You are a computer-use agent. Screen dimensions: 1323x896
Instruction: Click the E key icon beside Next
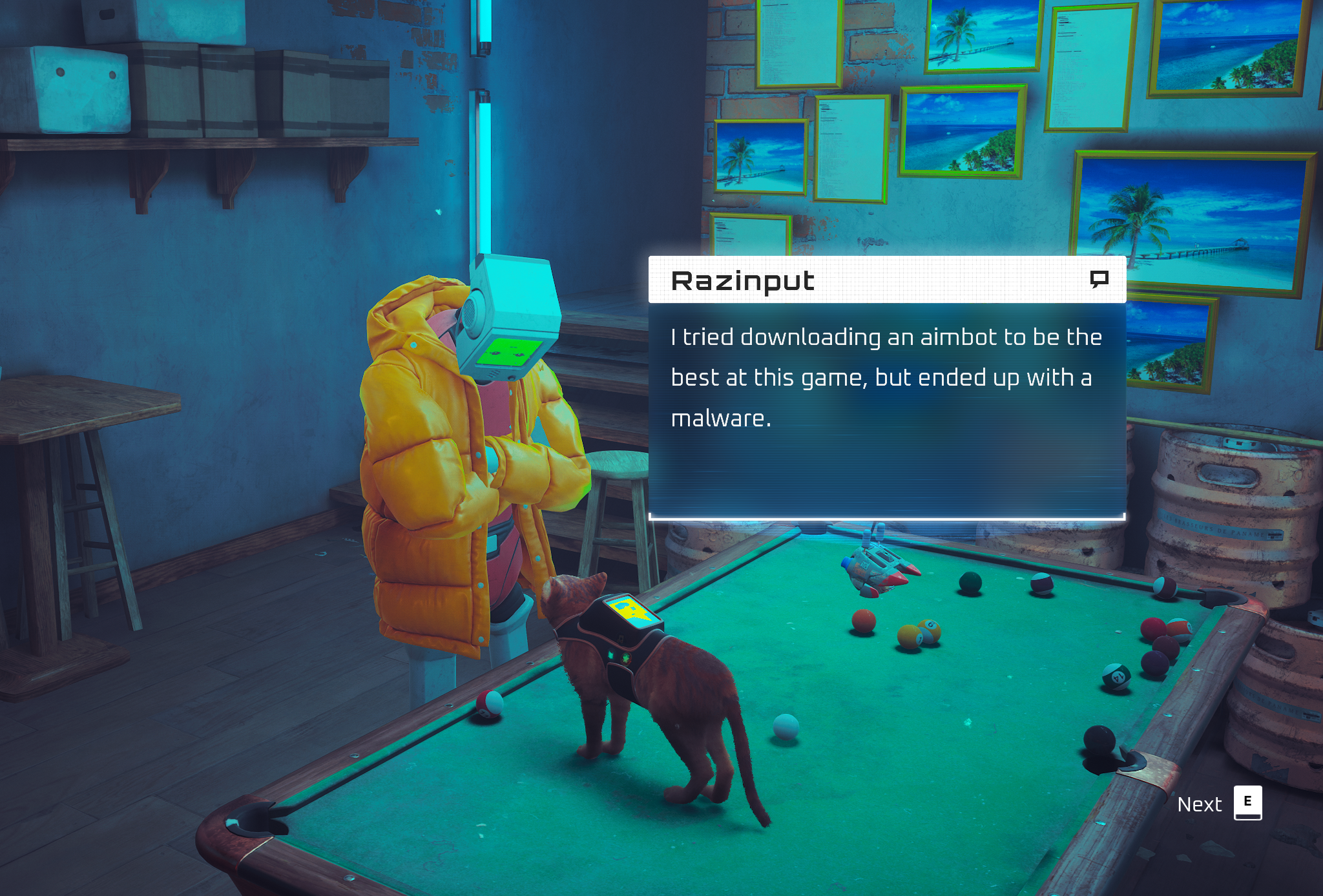coord(1247,802)
